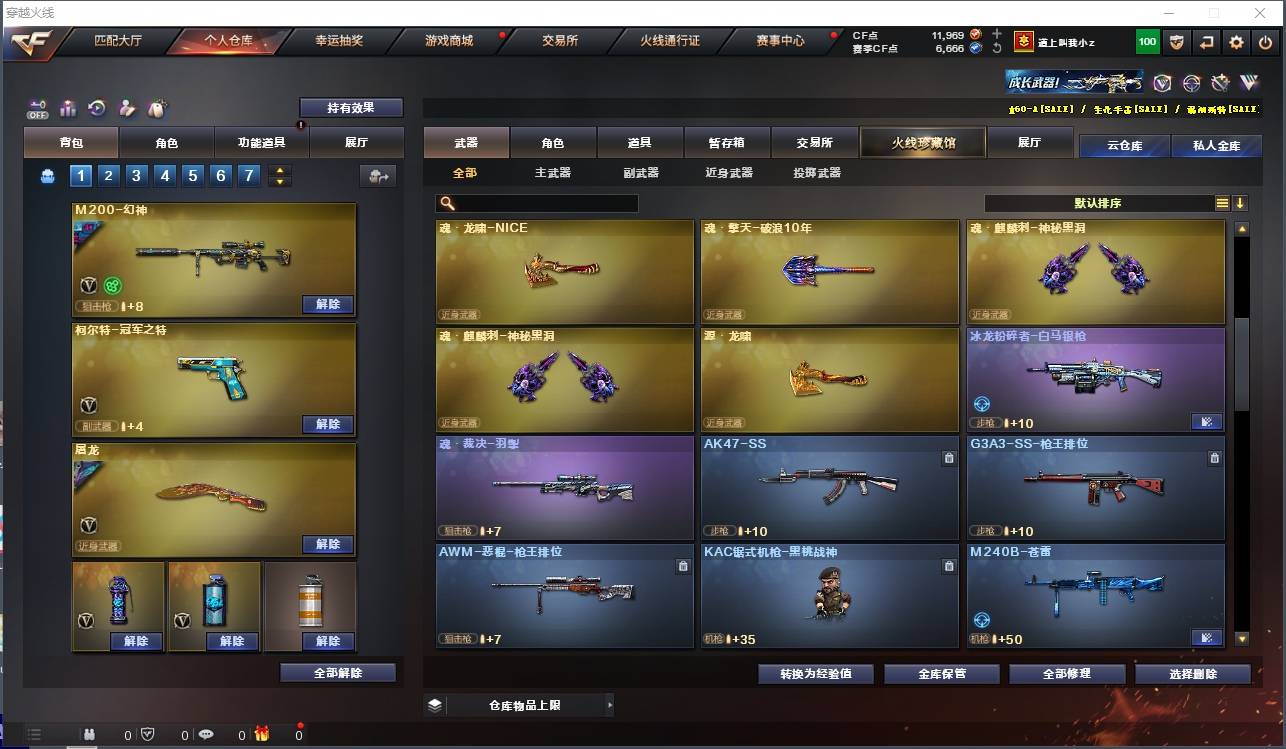Viewport: 1286px width, 749px height.
Task: Click the 金库保管 button at the bottom
Action: (940, 673)
